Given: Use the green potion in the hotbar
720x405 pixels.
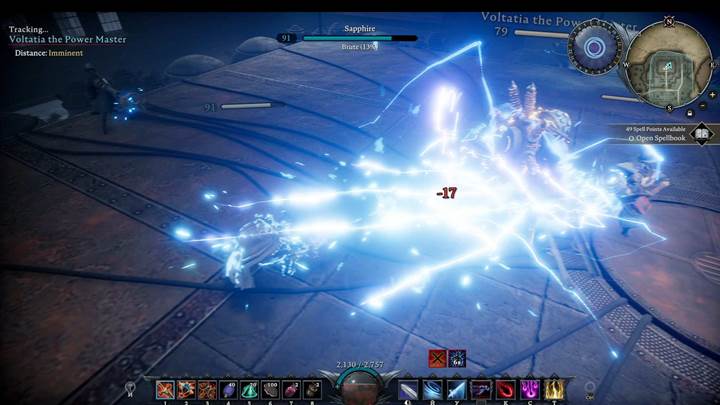Looking at the screenshot, I should (x=251, y=389).
